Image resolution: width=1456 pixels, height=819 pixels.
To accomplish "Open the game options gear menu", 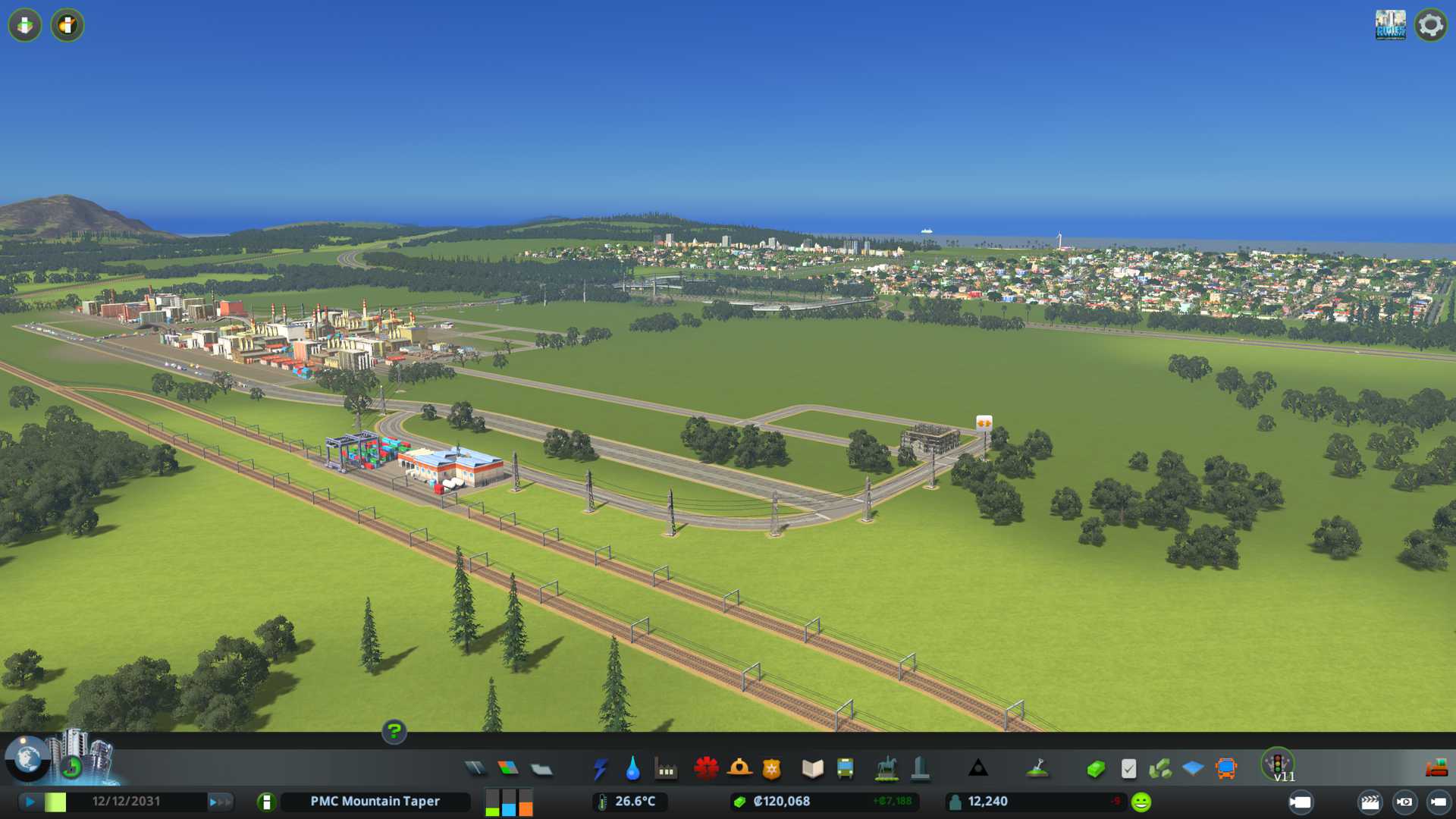I will click(x=1430, y=25).
